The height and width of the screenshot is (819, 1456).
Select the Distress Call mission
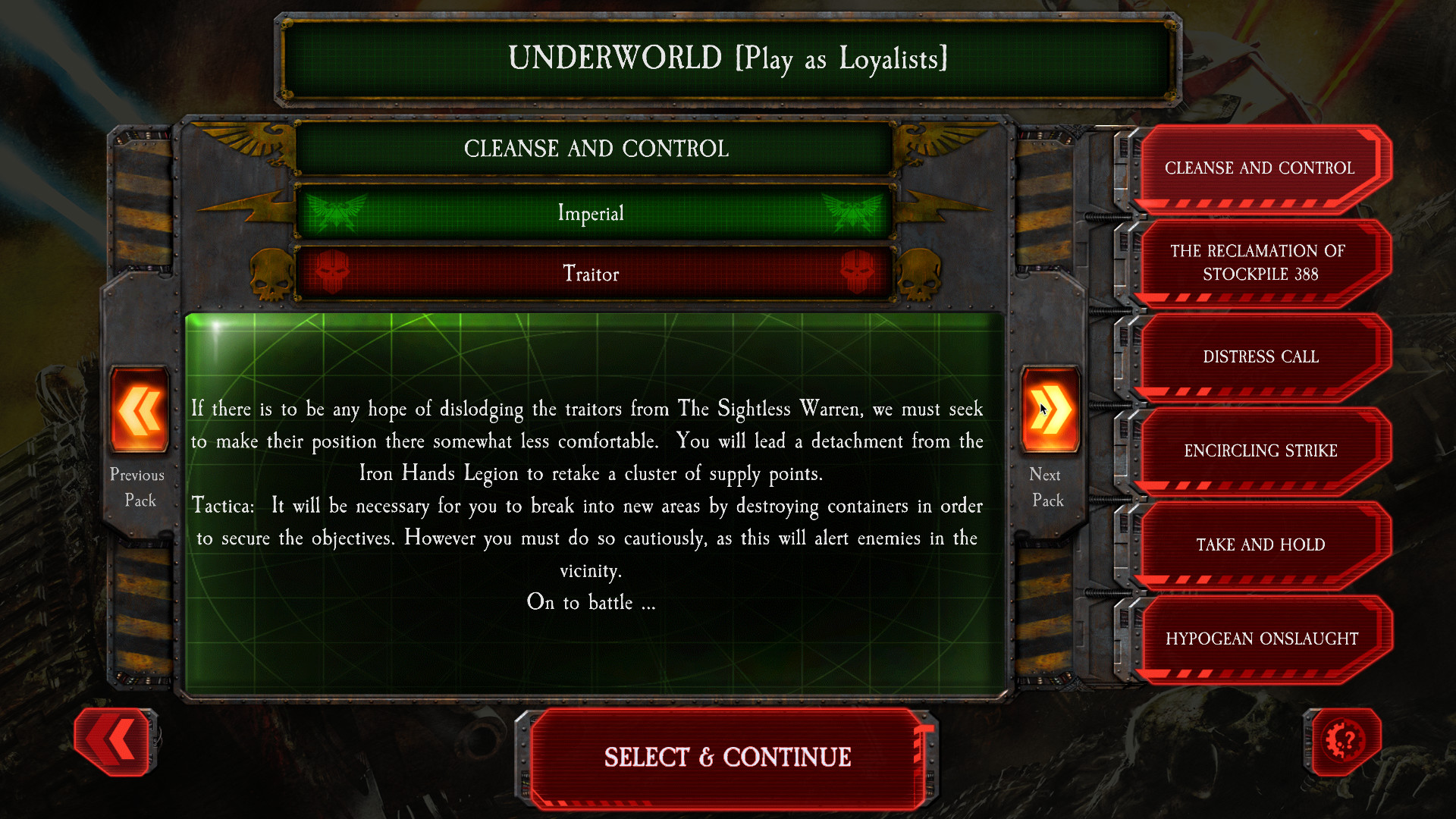tap(1260, 356)
